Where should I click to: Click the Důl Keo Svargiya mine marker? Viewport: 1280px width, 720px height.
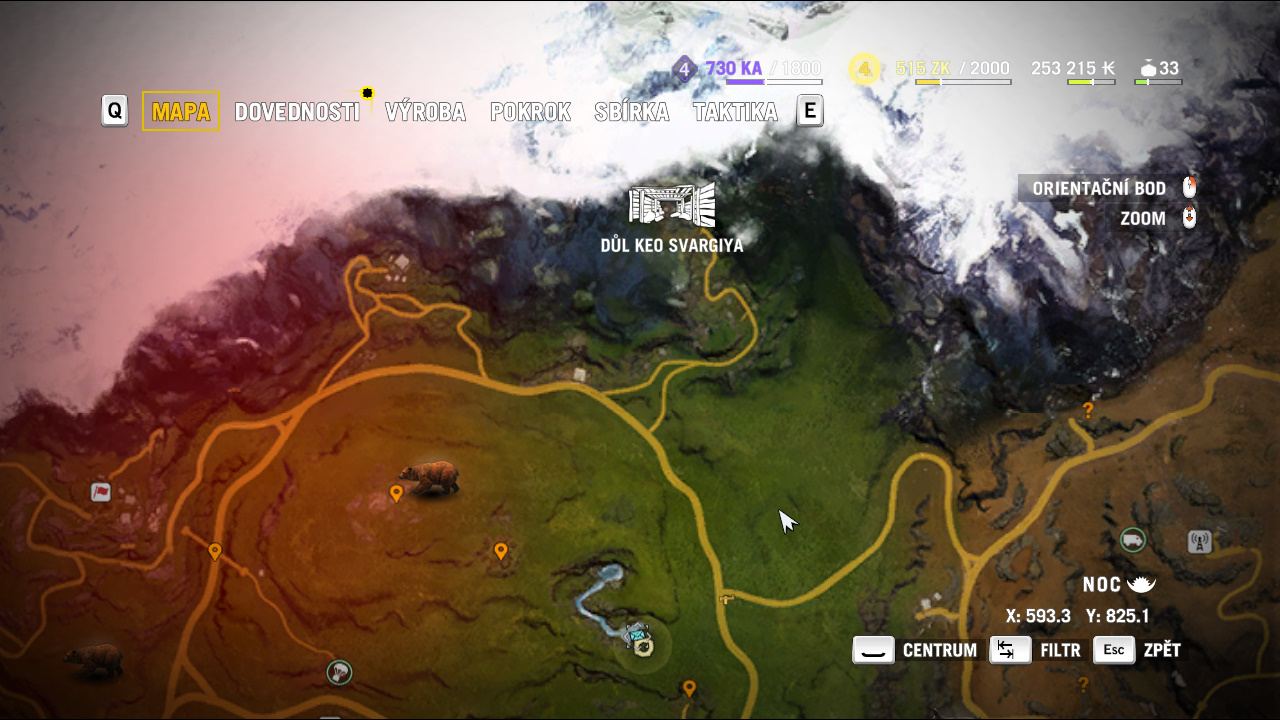pos(672,205)
